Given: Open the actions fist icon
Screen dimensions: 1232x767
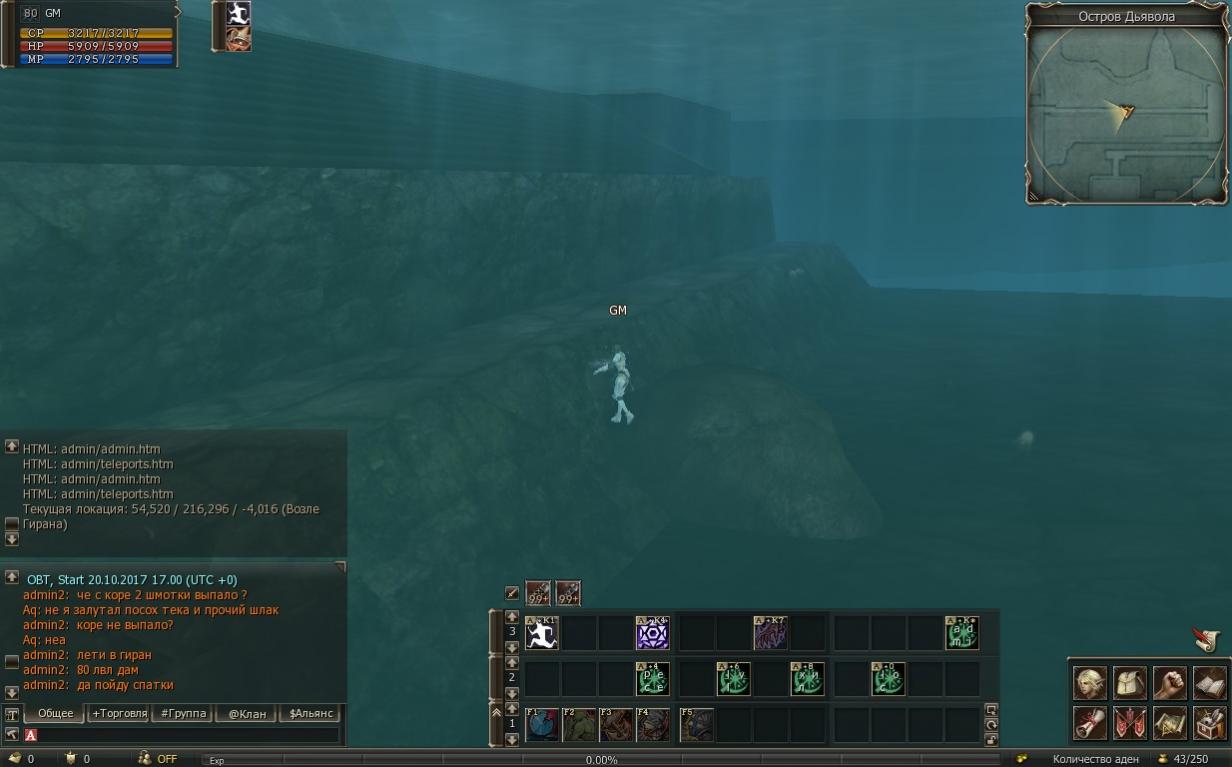Looking at the screenshot, I should point(1170,683).
